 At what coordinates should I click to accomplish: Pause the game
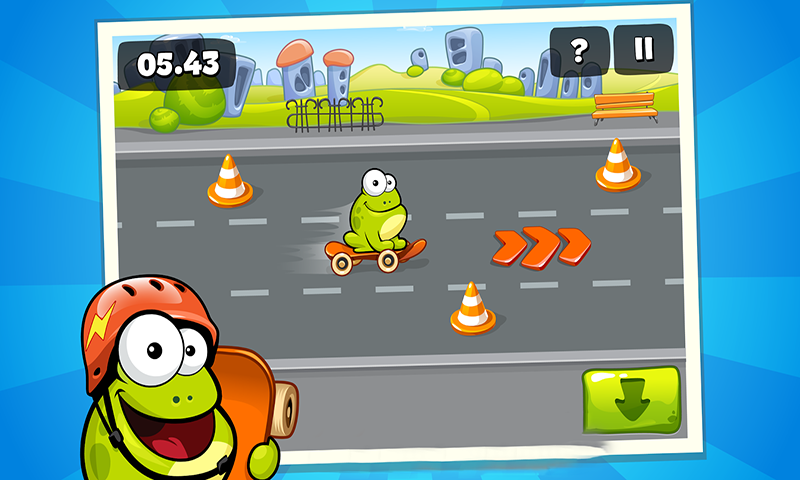(642, 49)
